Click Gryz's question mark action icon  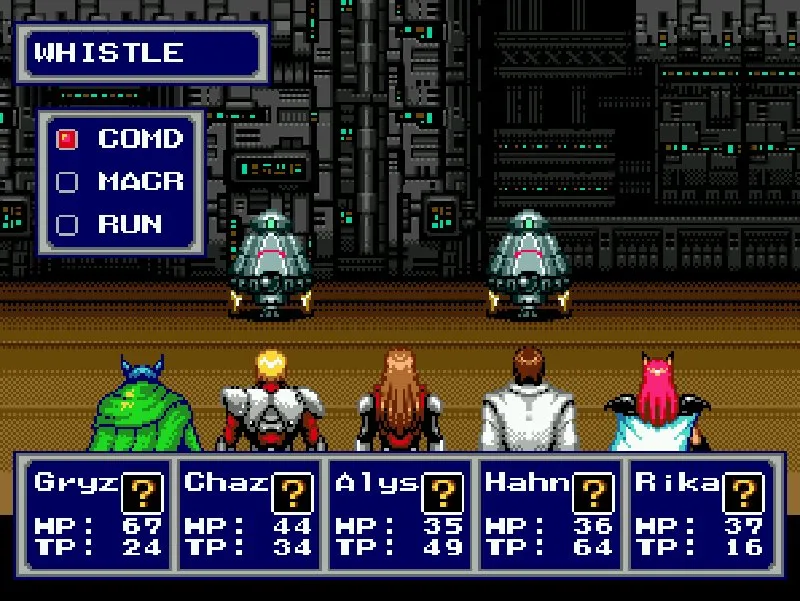pyautogui.click(x=142, y=493)
